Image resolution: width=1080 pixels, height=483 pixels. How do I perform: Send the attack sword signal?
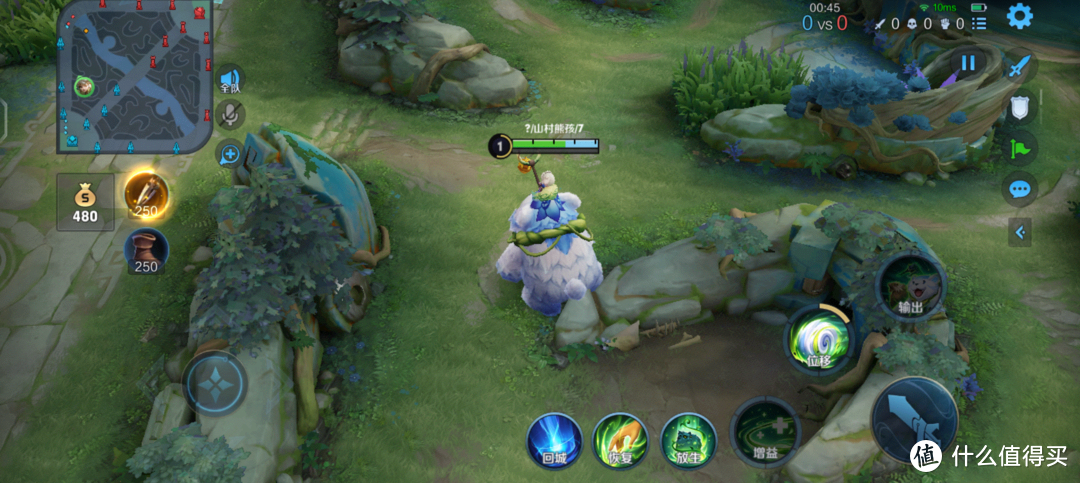pos(1019,68)
